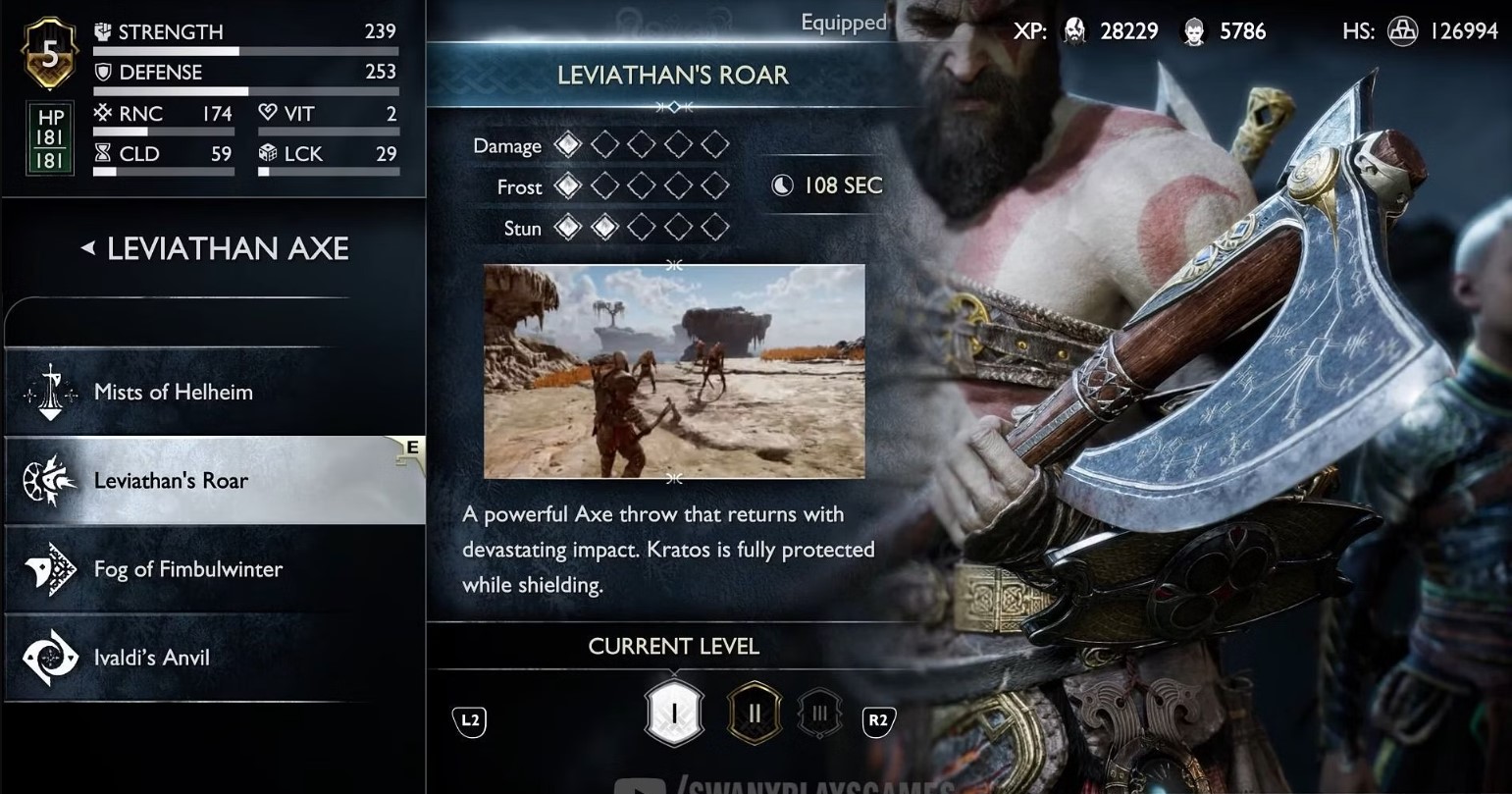Screen dimensions: 1512x794
Task: Click the cooldown moon icon beside 108 SEC
Action: [782, 185]
